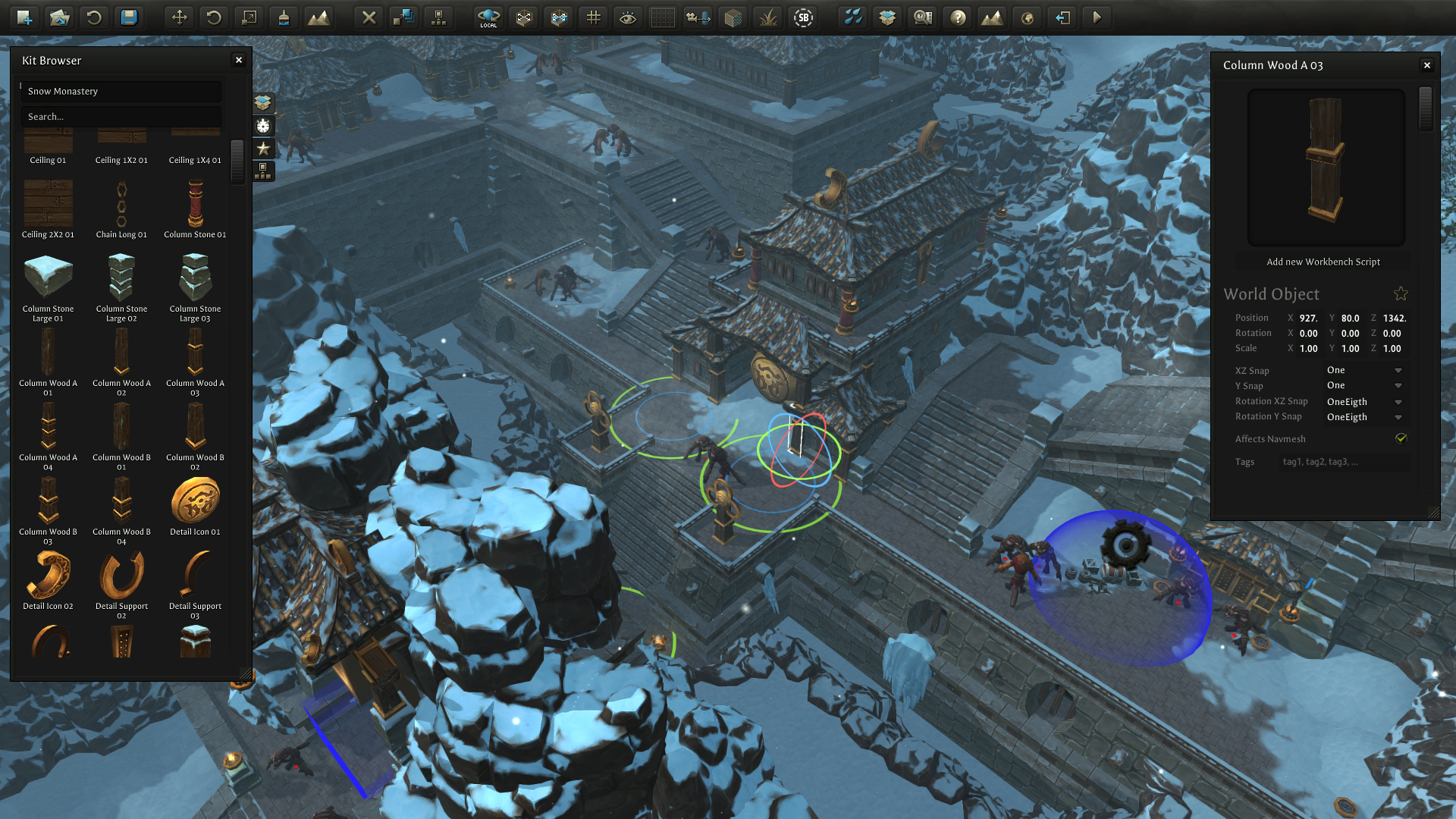1456x819 pixels.
Task: Expand the Y Snap dropdown
Action: 1398,385
